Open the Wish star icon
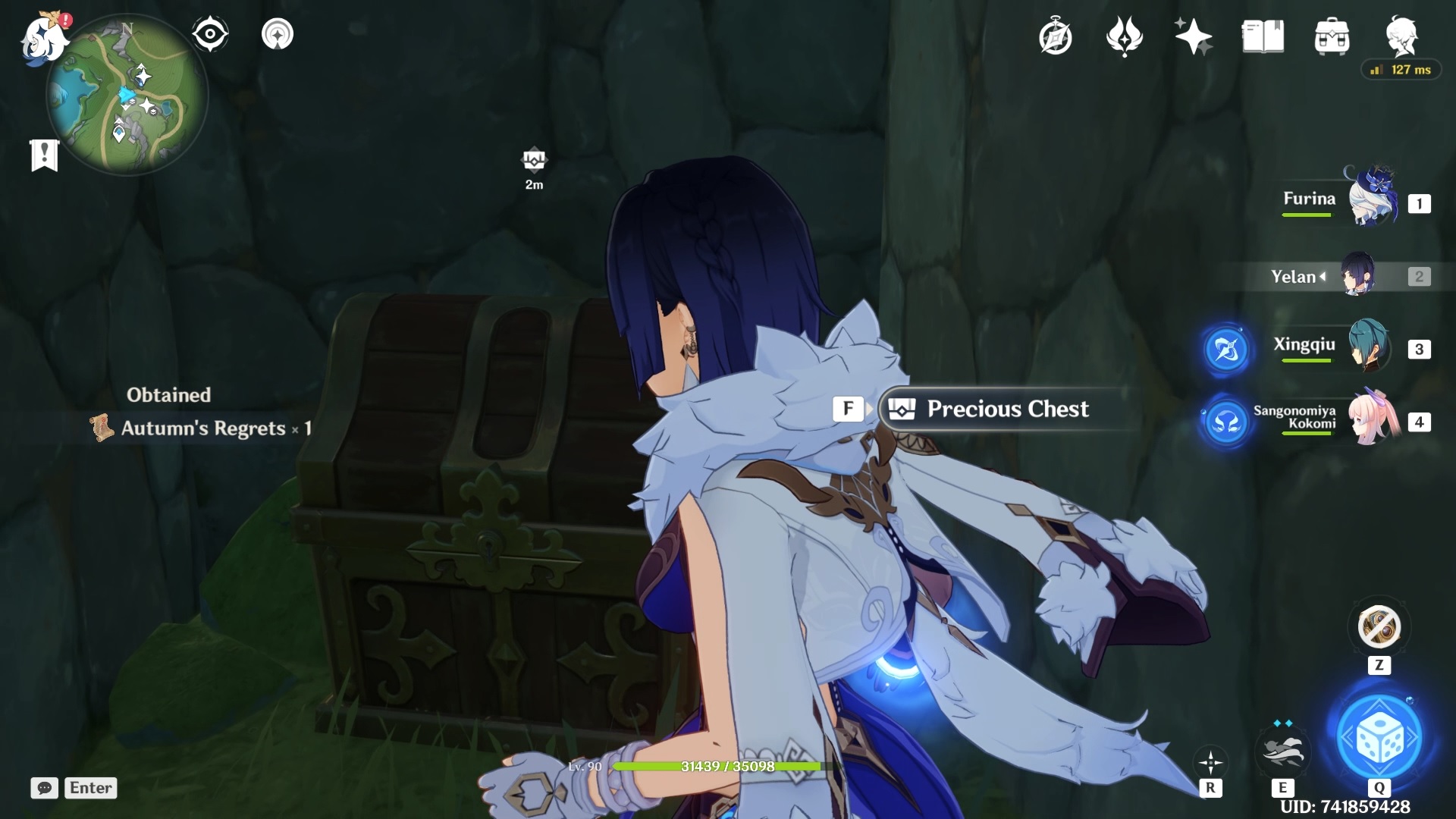1456x819 pixels. point(1193,36)
